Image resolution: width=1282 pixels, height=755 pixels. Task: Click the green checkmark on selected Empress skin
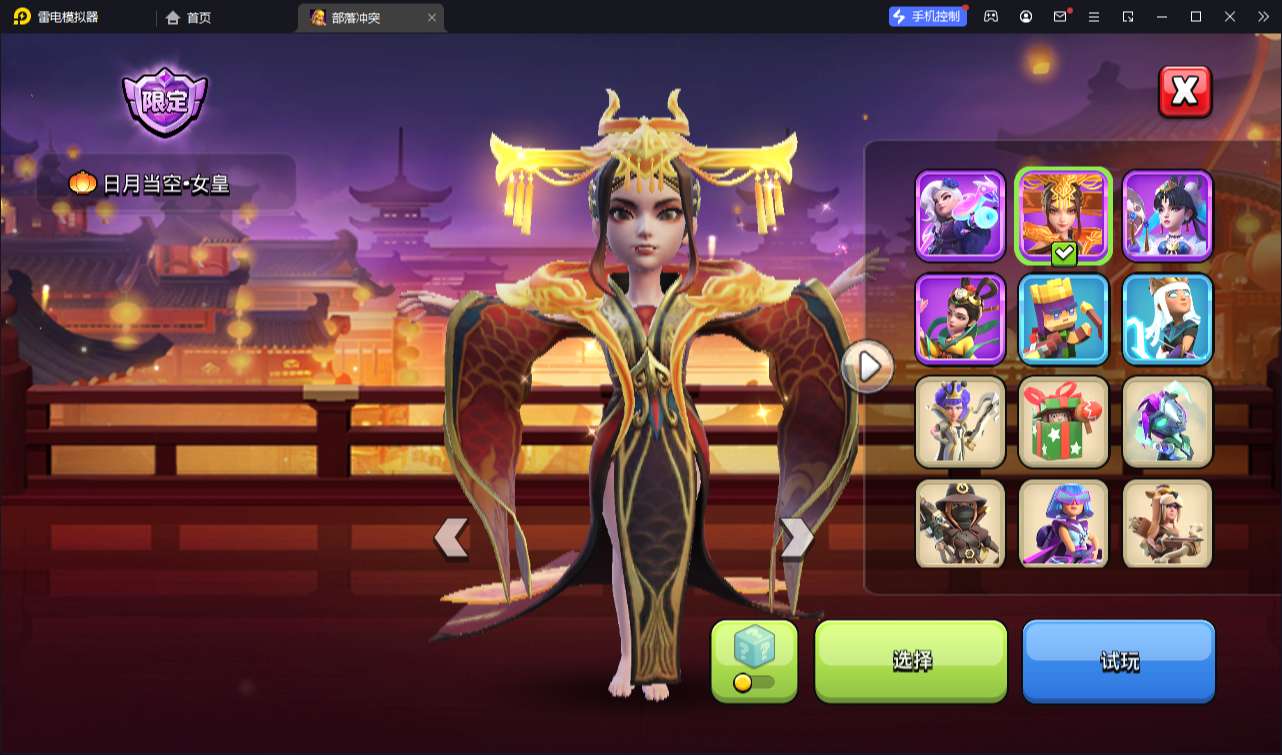pos(1063,254)
